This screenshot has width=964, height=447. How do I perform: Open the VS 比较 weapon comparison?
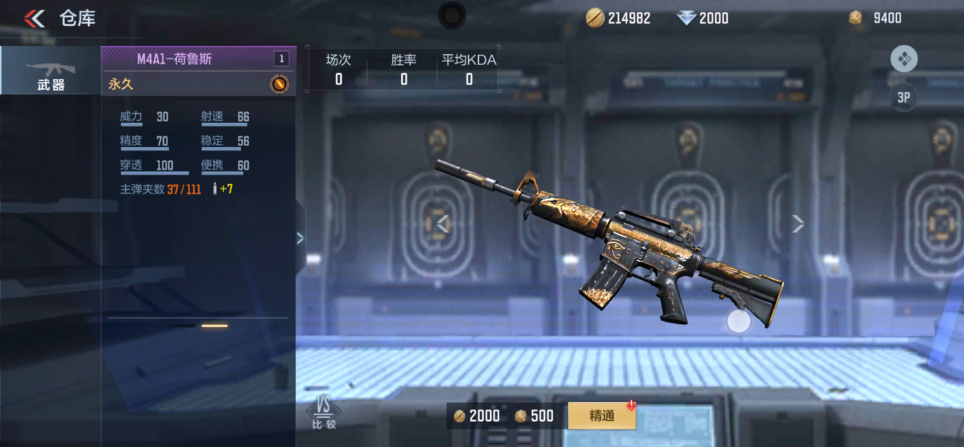coord(323,412)
